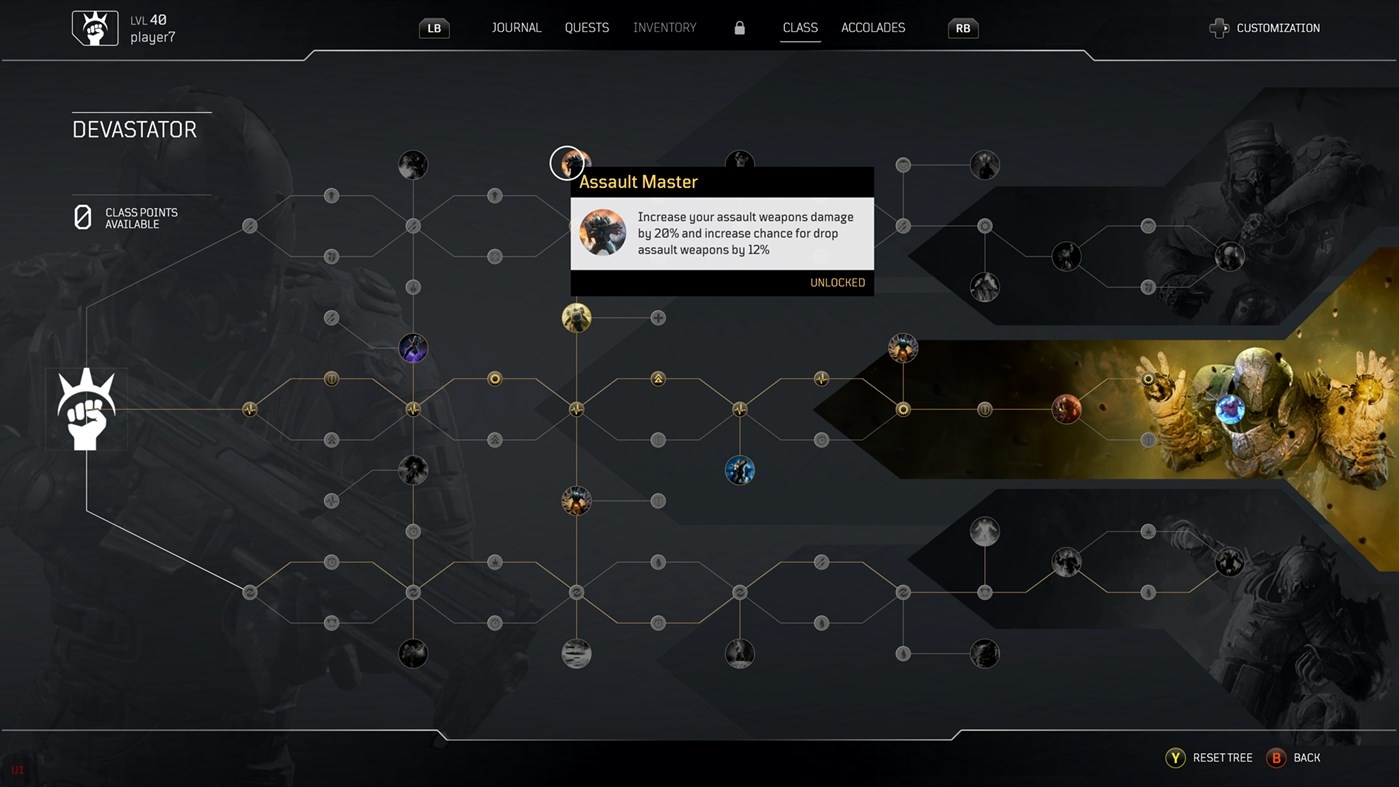The image size is (1399, 787).
Task: Click the padlock icon beside Inventory
Action: coord(739,27)
